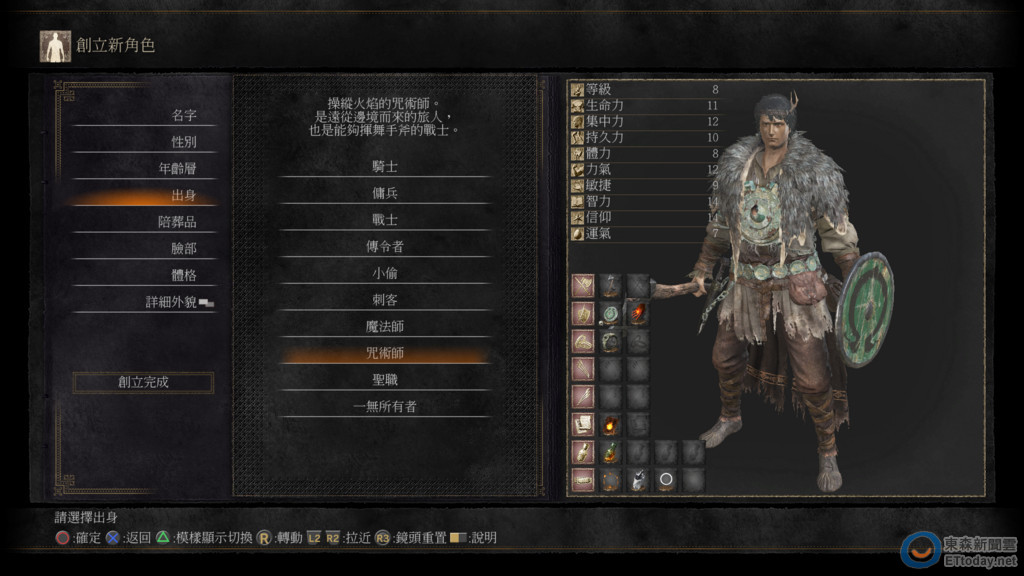The width and height of the screenshot is (1024, 576).
Task: Choose the 一無所有者 deprived class
Action: [x=385, y=407]
